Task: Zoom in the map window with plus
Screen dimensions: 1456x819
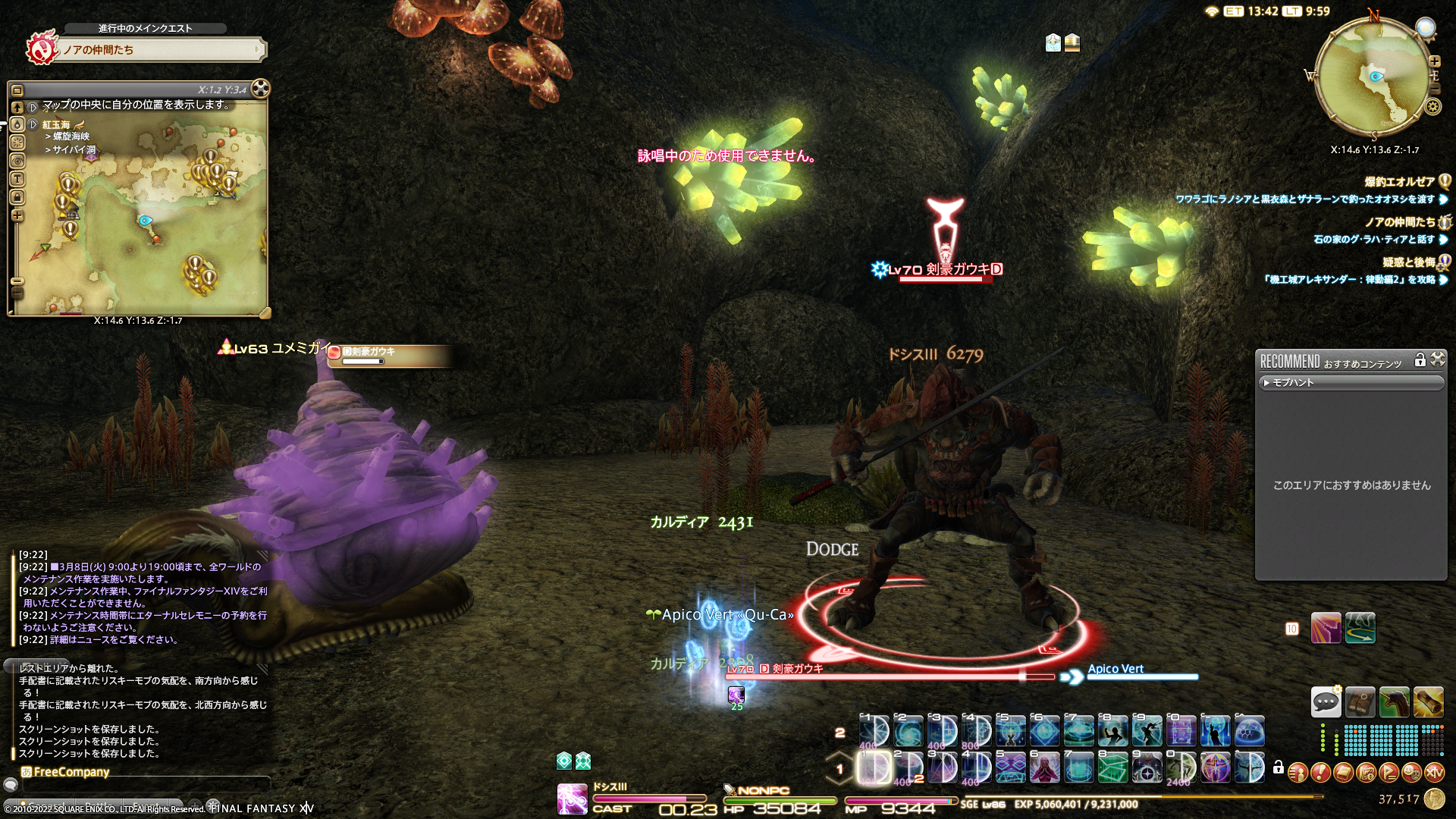Action: [x=17, y=216]
